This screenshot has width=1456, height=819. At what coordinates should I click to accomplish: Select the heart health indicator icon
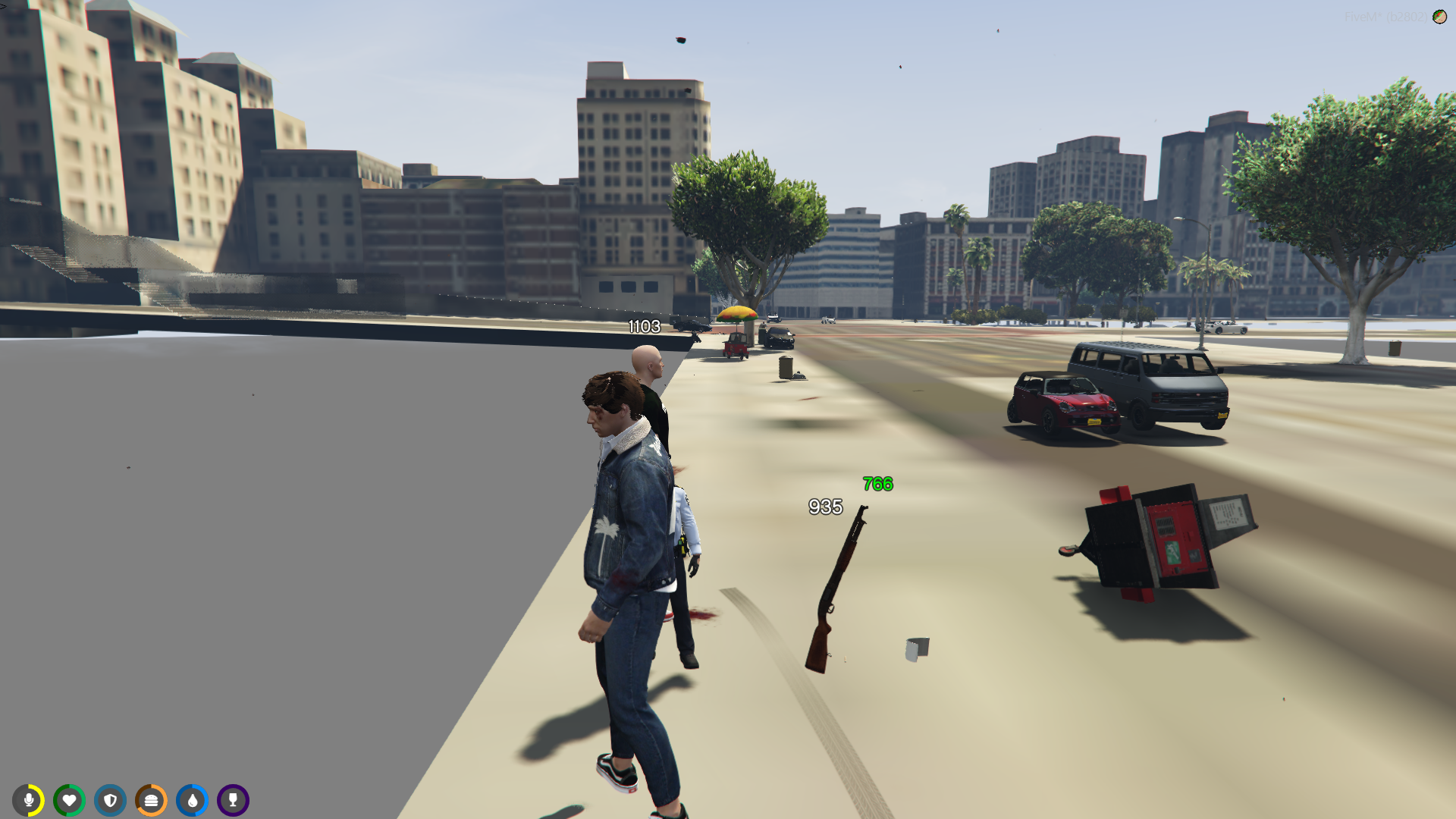coord(70,800)
